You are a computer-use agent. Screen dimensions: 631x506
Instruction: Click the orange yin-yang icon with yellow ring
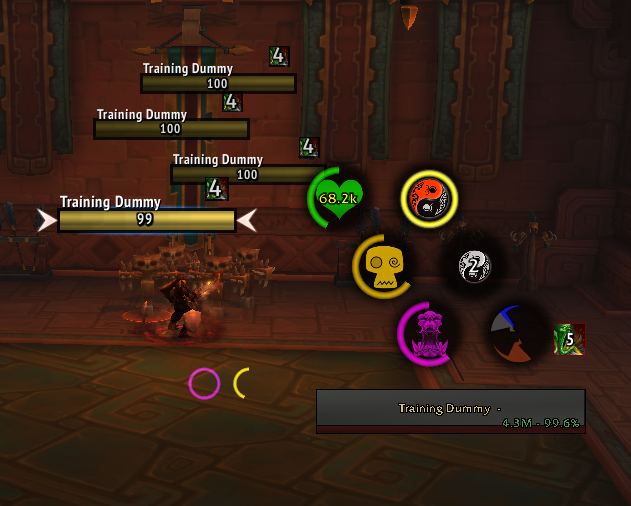(x=428, y=198)
